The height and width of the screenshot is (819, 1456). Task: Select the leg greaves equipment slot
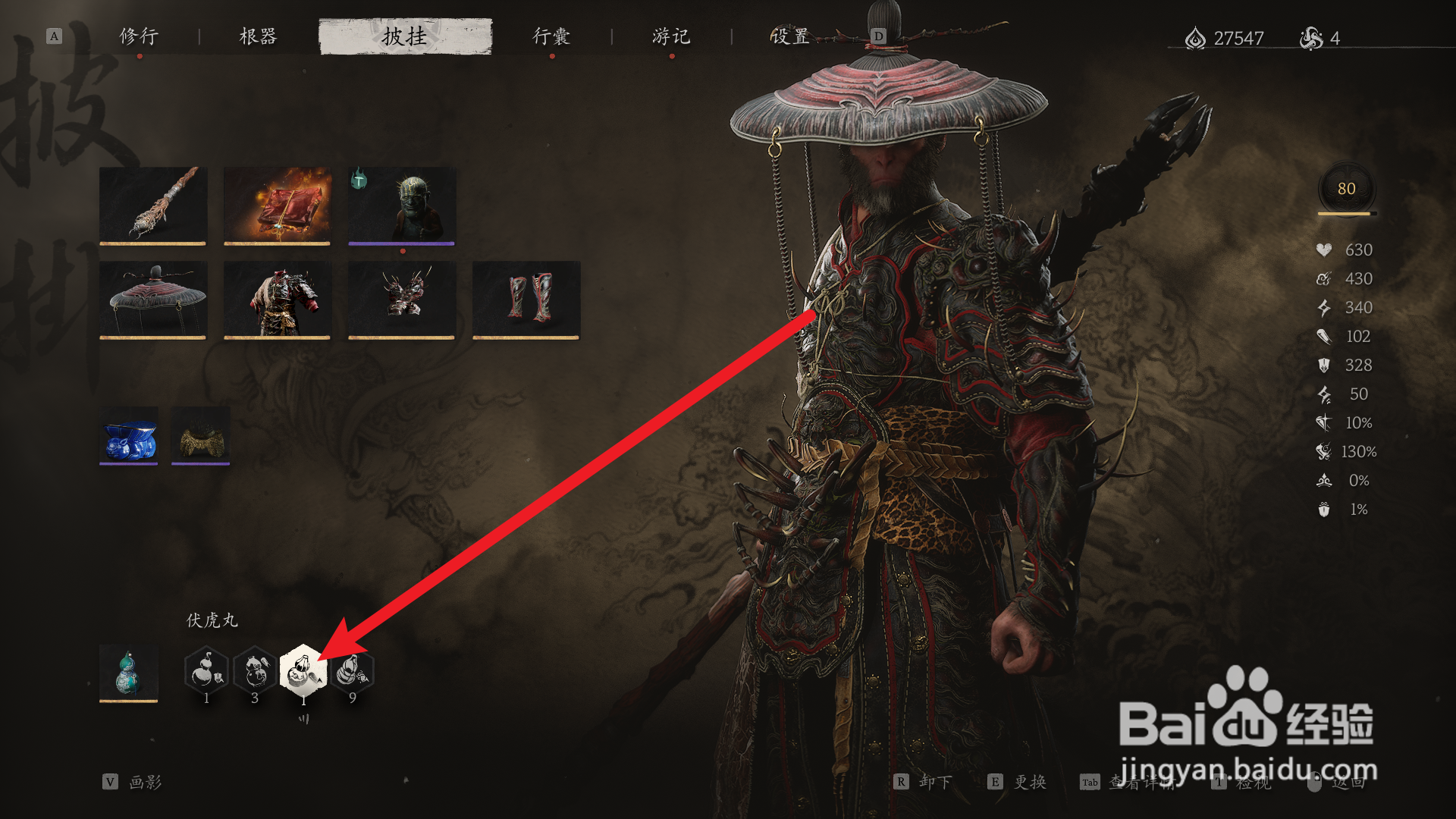click(526, 299)
